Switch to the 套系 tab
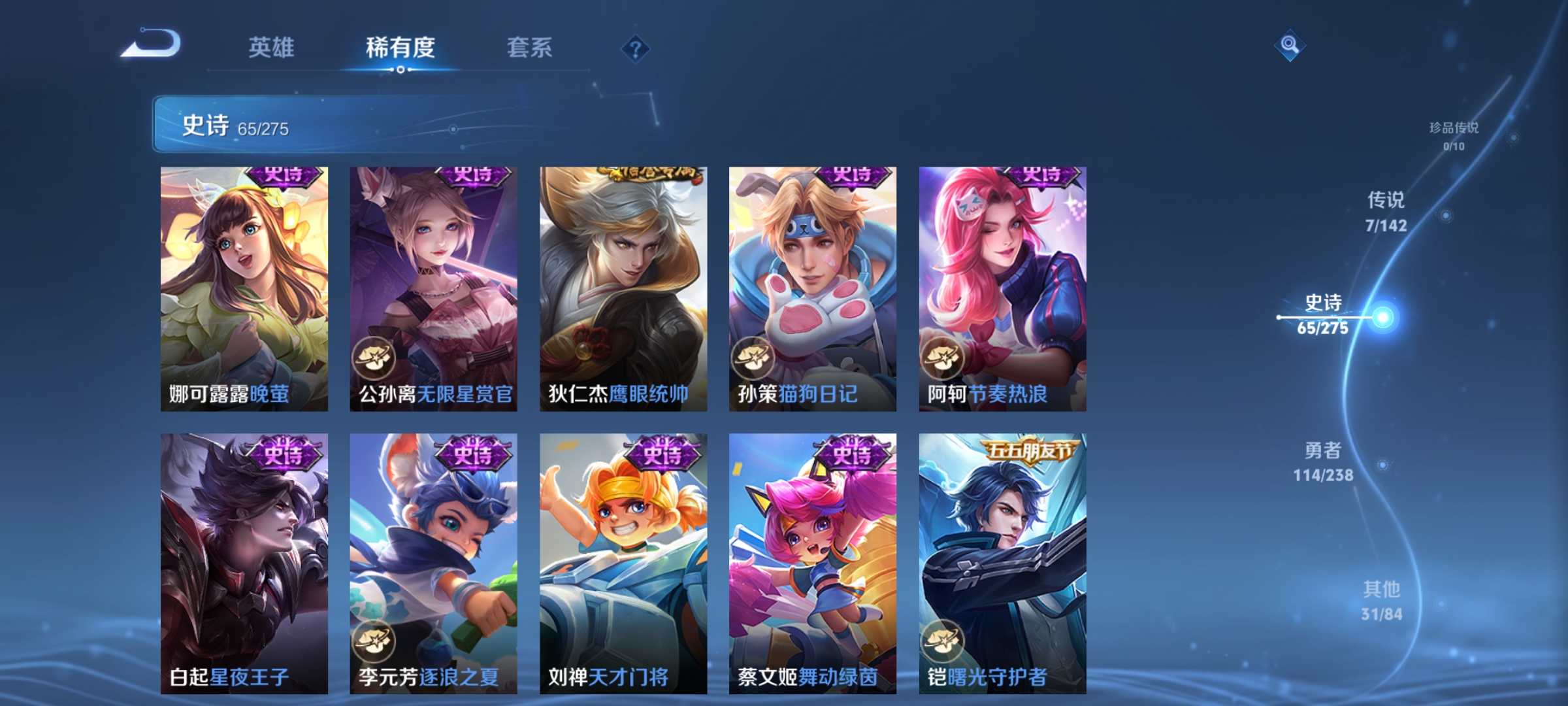Screen dimensions: 1568x706 coord(529,47)
